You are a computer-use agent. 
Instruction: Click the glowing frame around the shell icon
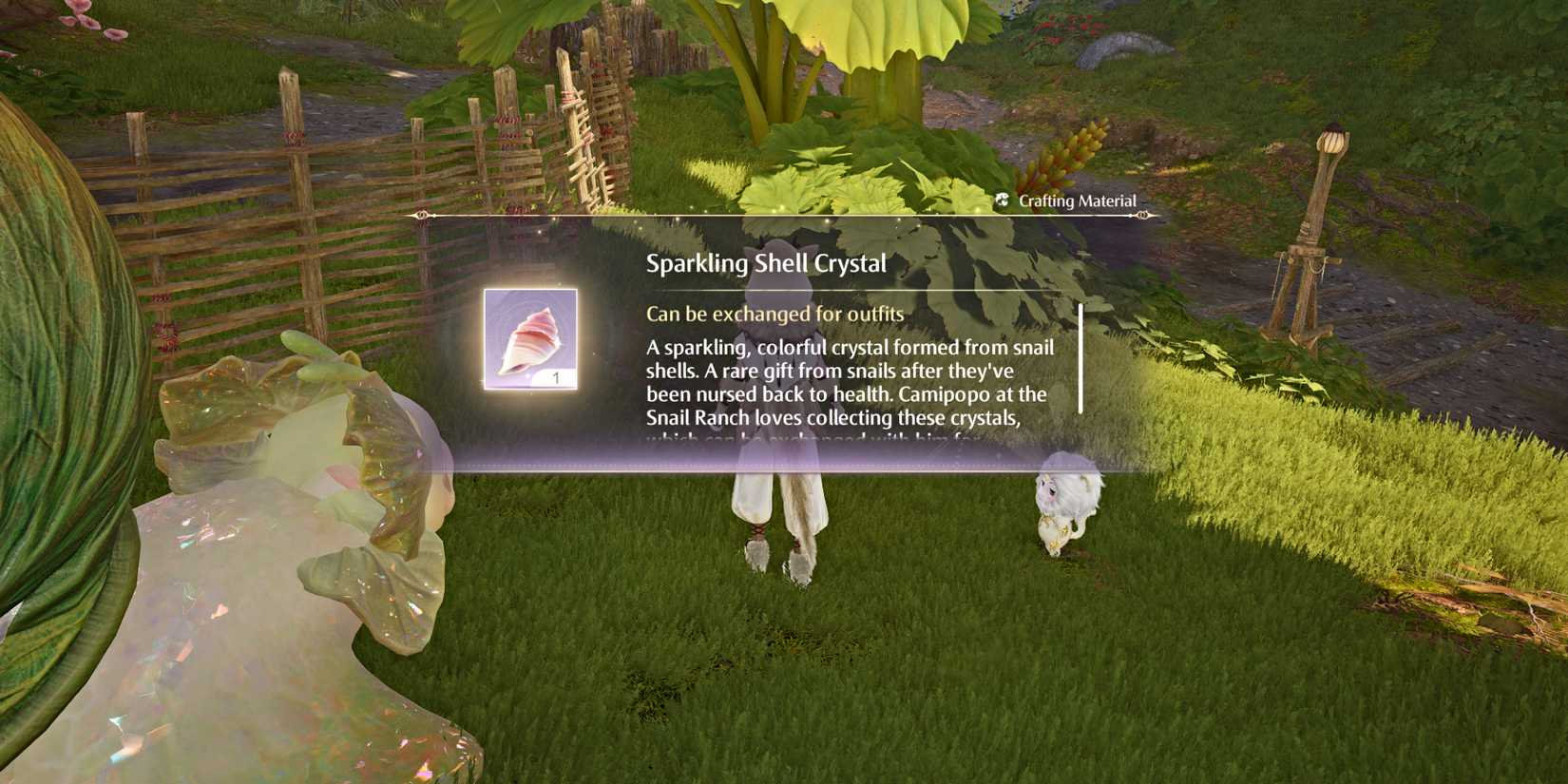(x=529, y=287)
